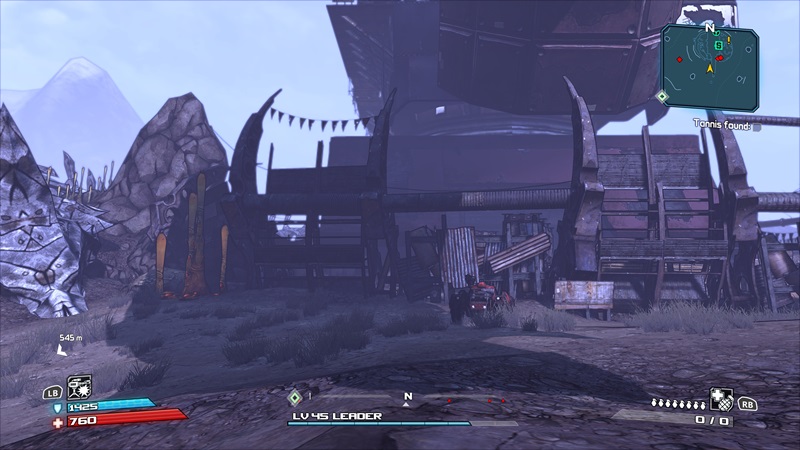Click the green diamond waypoint beside the minimap

[x=661, y=96]
